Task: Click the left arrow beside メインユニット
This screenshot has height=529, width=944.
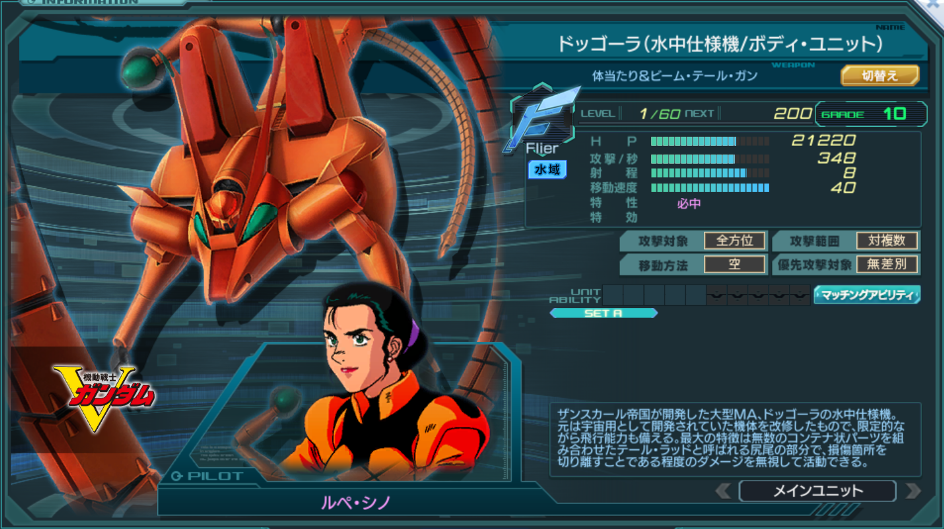Action: tap(723, 491)
